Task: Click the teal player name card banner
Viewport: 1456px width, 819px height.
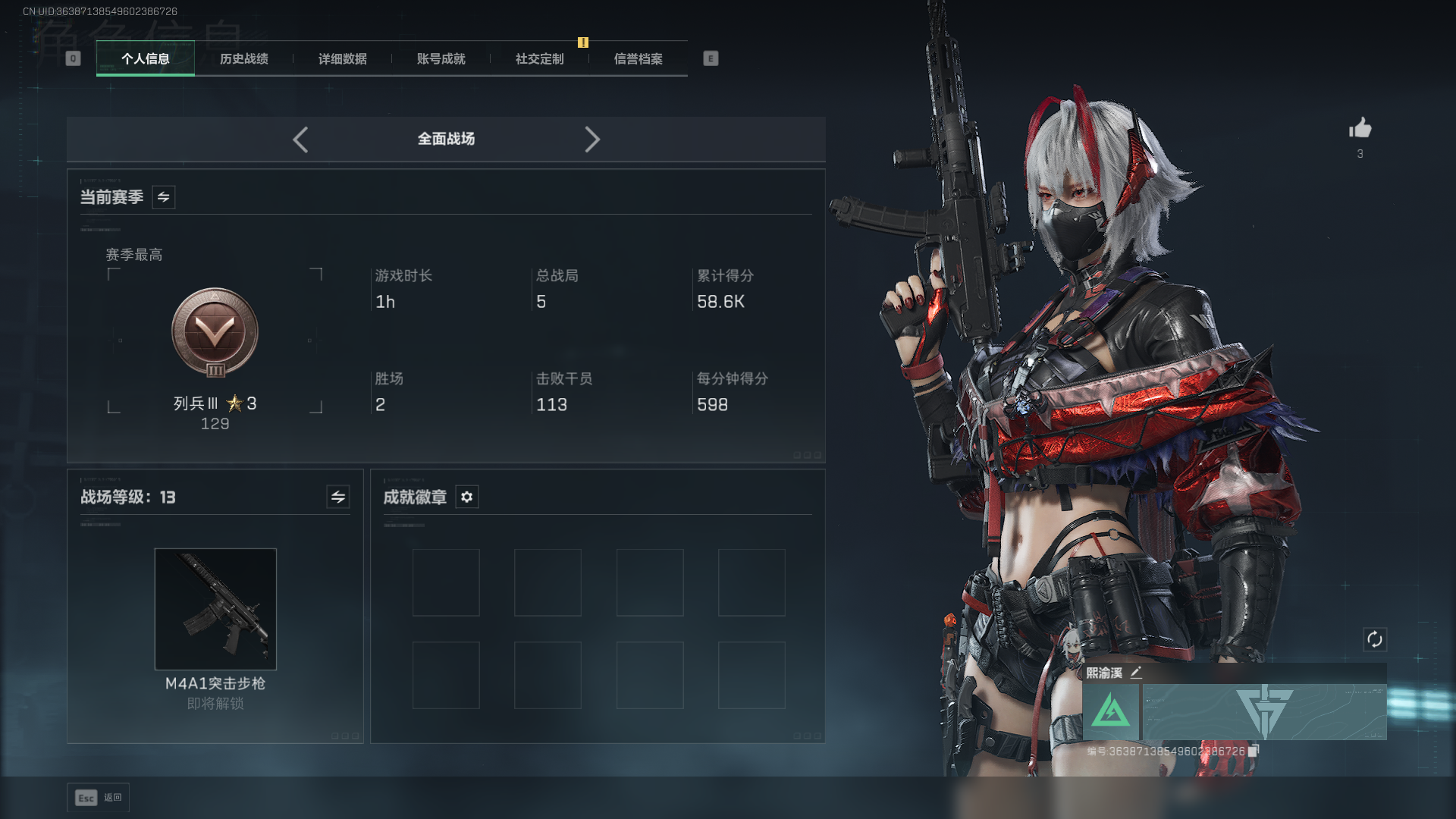Action: pyautogui.click(x=1264, y=712)
